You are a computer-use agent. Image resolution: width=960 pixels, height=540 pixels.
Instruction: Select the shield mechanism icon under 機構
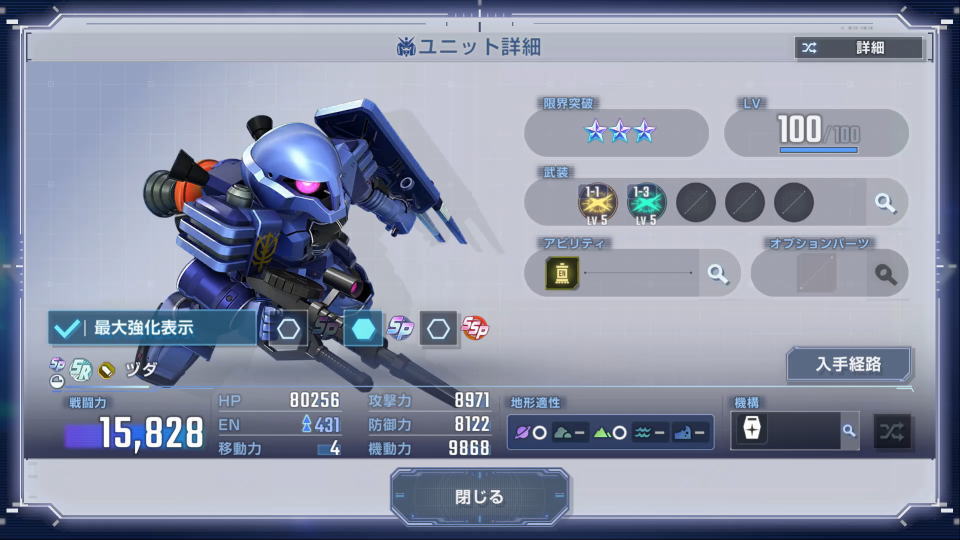point(752,431)
